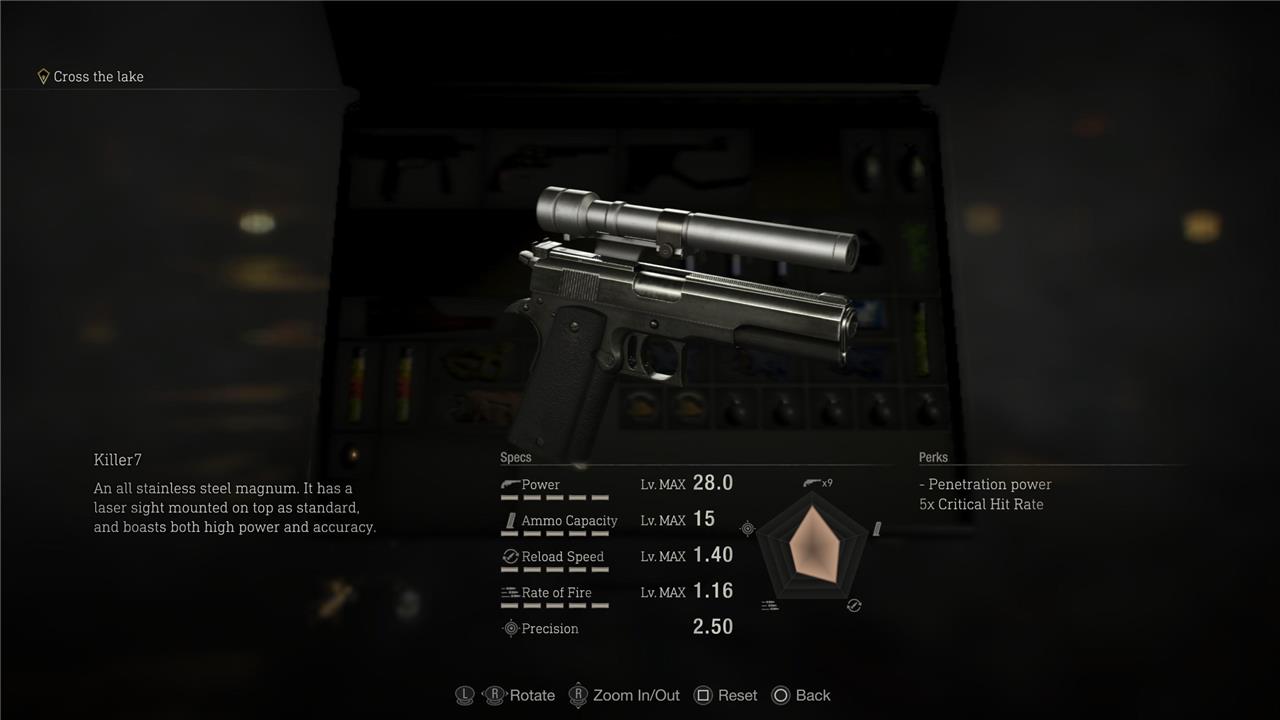Select the Power spec row
This screenshot has width=1280, height=720.
click(616, 485)
